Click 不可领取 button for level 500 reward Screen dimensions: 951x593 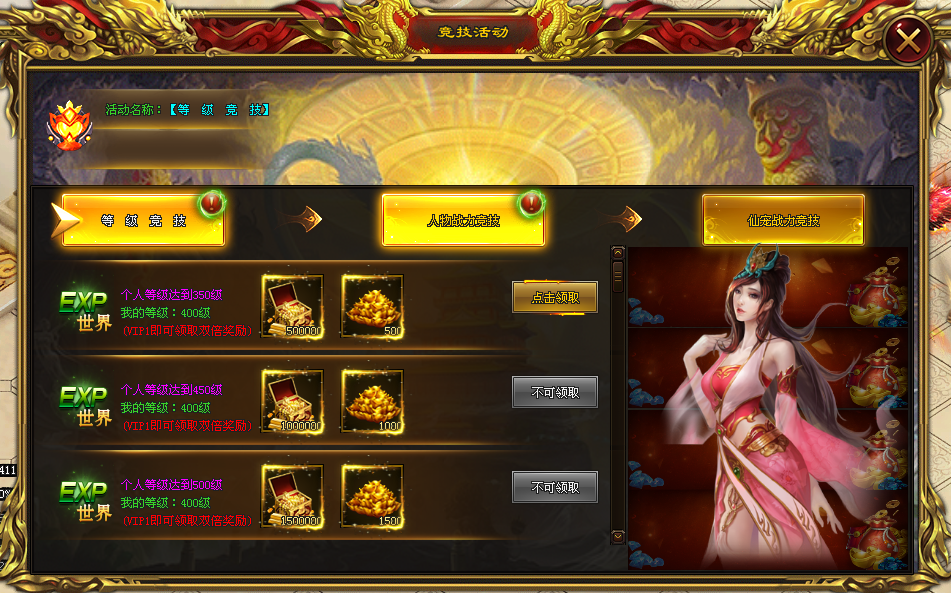555,487
